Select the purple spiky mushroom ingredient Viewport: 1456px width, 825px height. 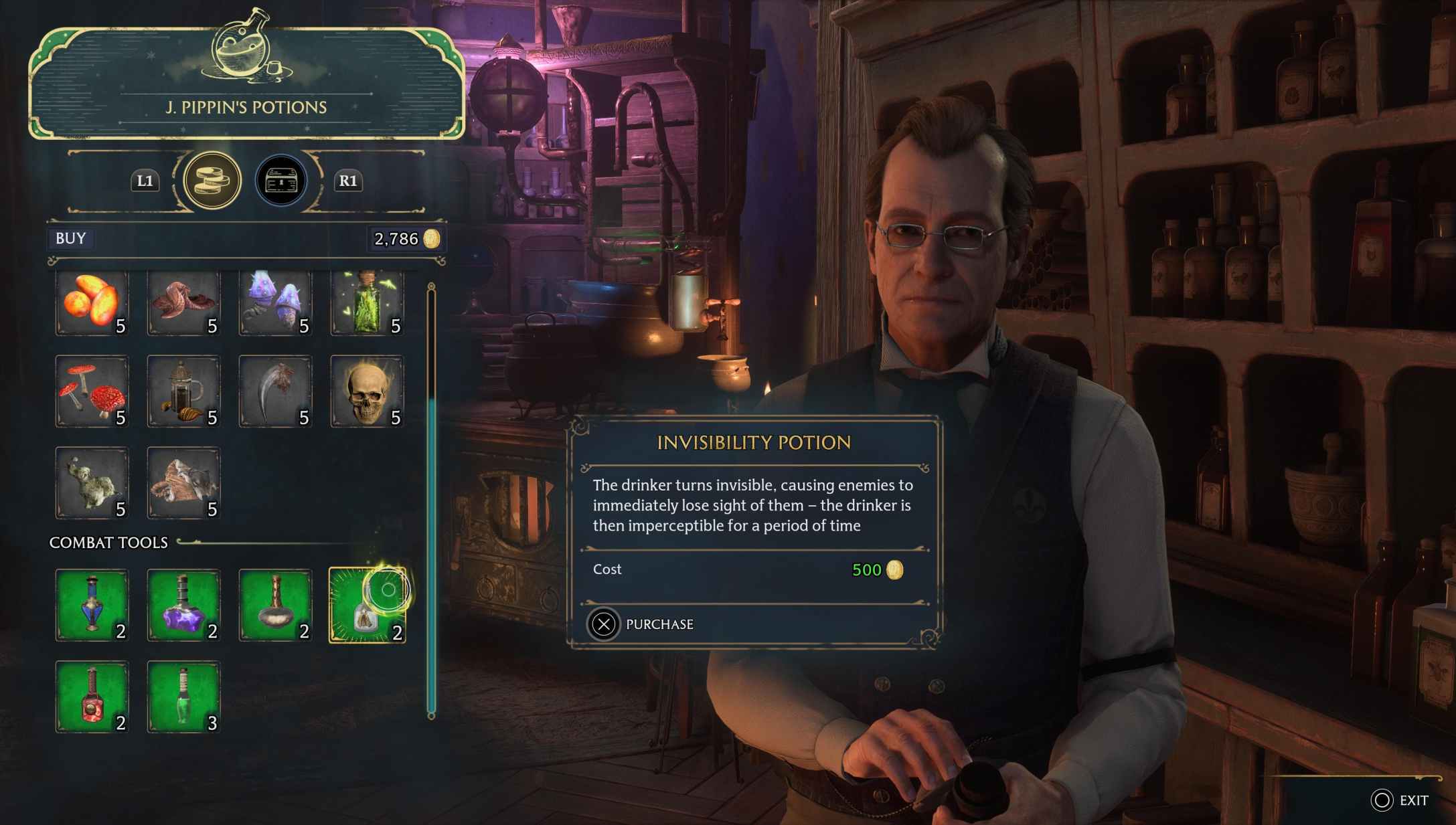(275, 301)
